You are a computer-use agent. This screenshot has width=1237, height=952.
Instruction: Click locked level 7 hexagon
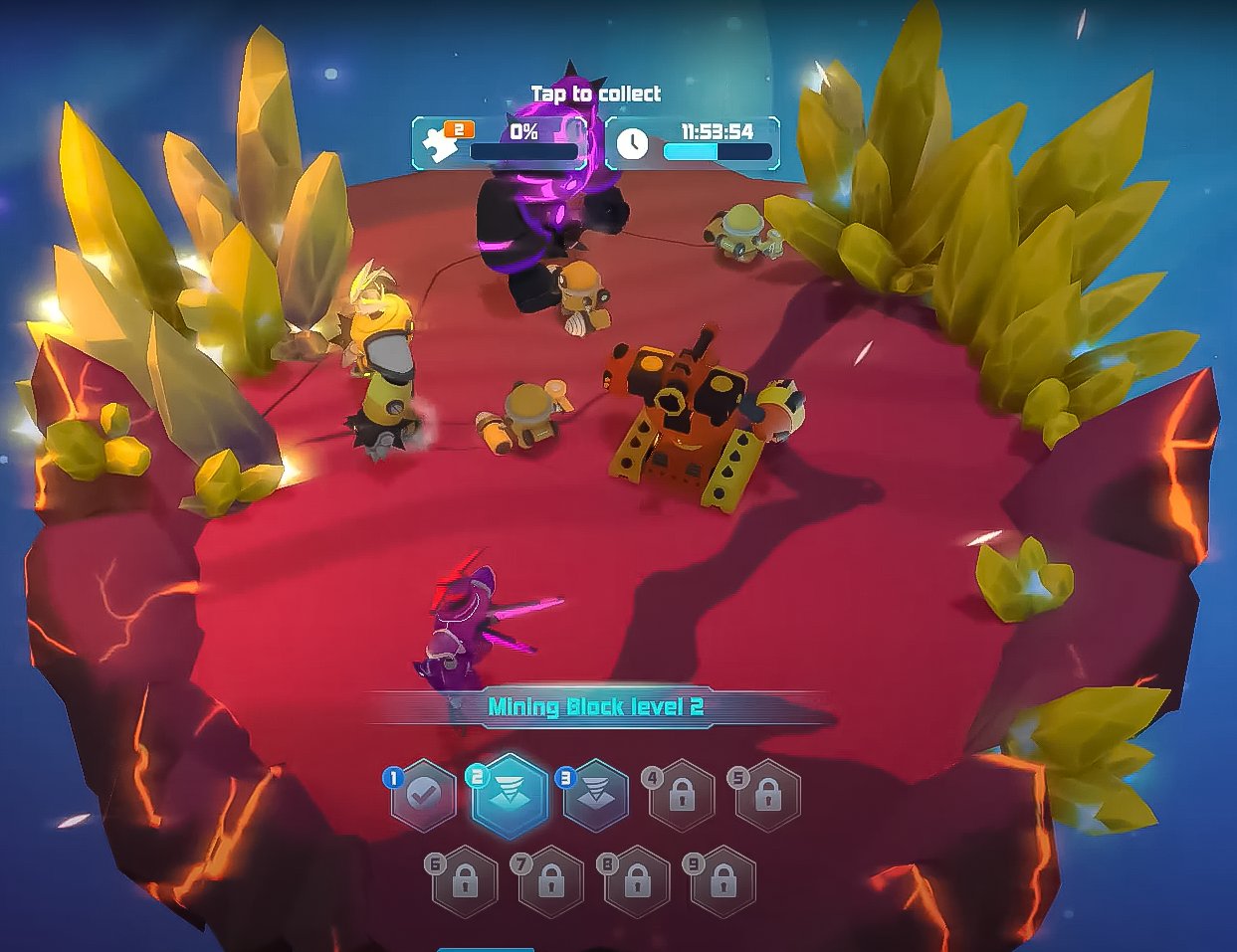(x=550, y=881)
